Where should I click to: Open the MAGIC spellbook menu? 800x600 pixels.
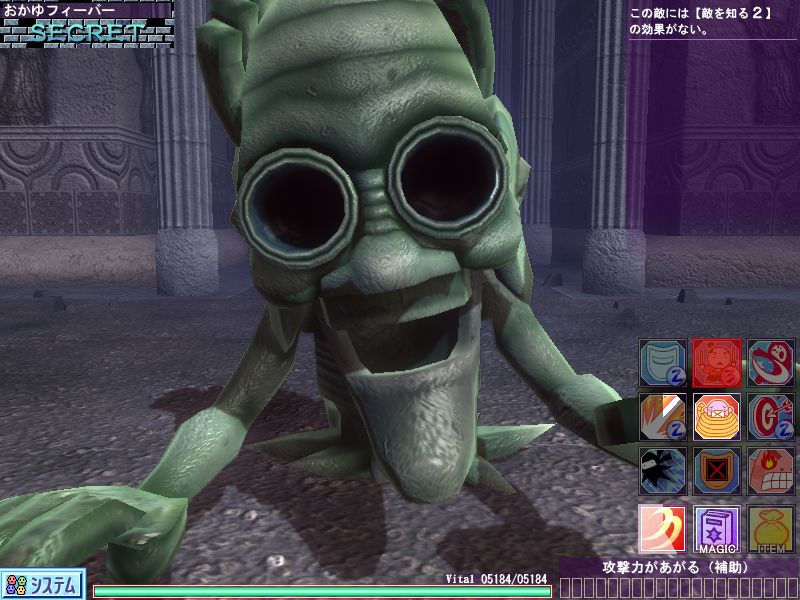pos(716,529)
